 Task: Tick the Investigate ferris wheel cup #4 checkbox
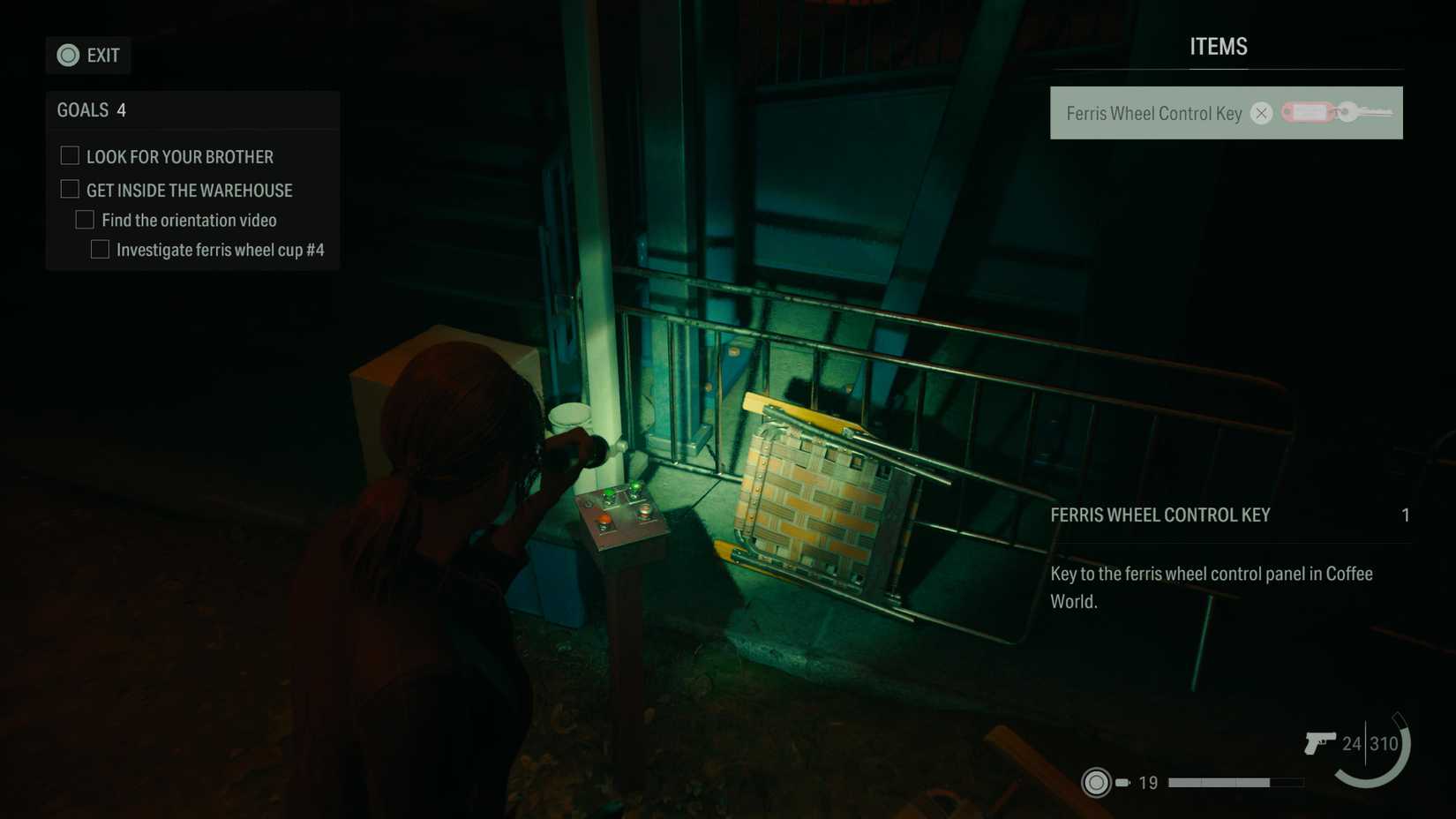[99, 249]
